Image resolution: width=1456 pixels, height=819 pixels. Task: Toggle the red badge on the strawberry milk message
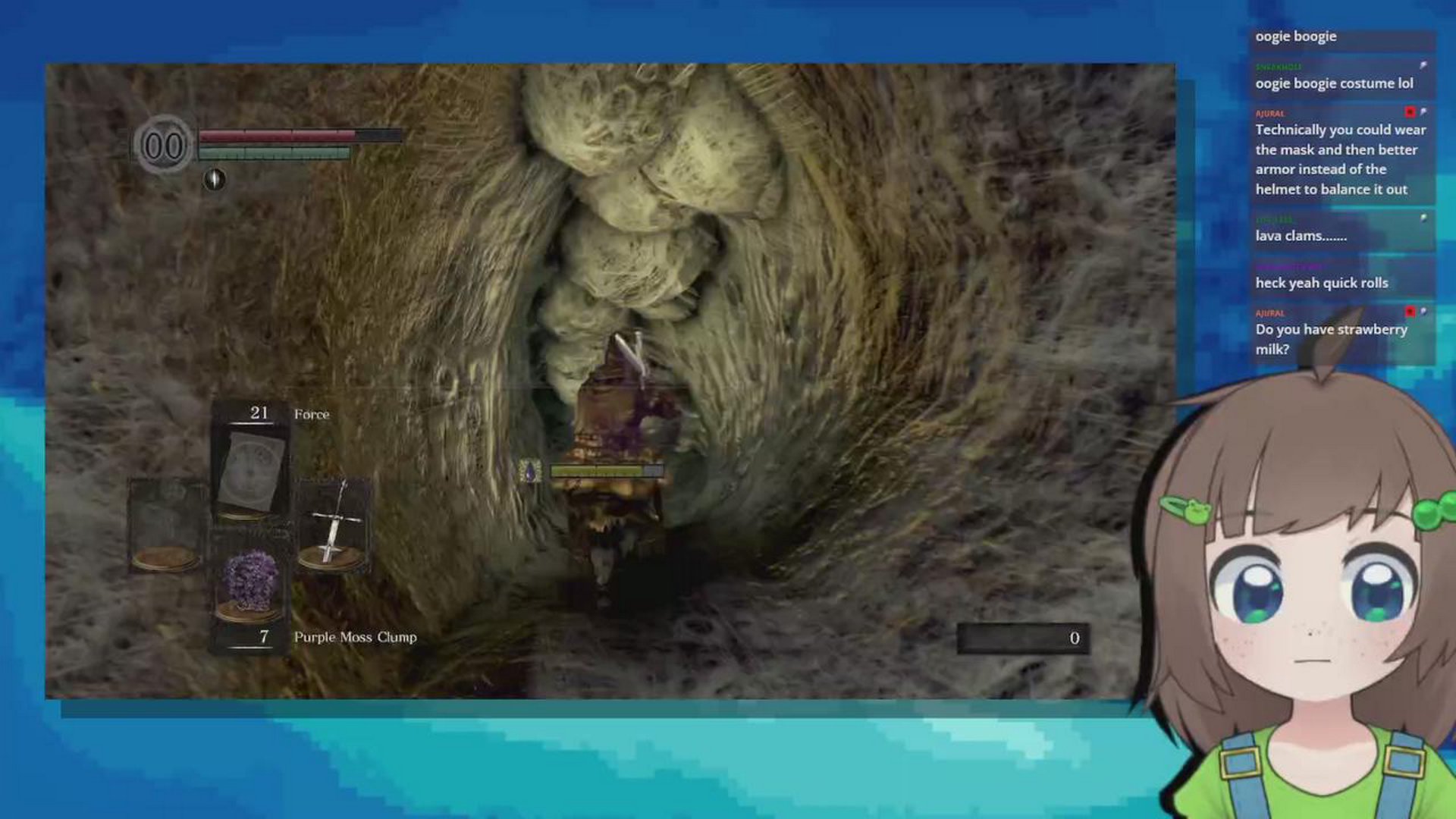pos(1409,312)
